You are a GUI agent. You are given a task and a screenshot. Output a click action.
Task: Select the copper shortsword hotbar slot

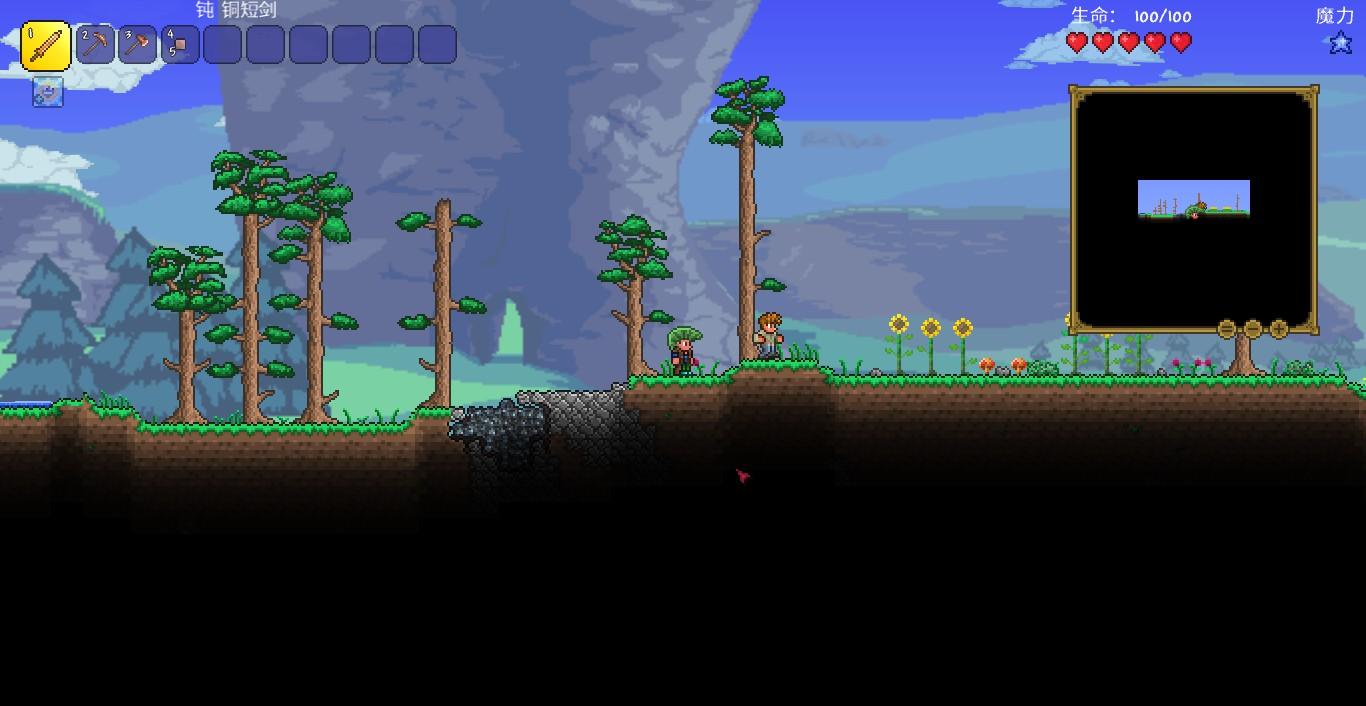46,46
